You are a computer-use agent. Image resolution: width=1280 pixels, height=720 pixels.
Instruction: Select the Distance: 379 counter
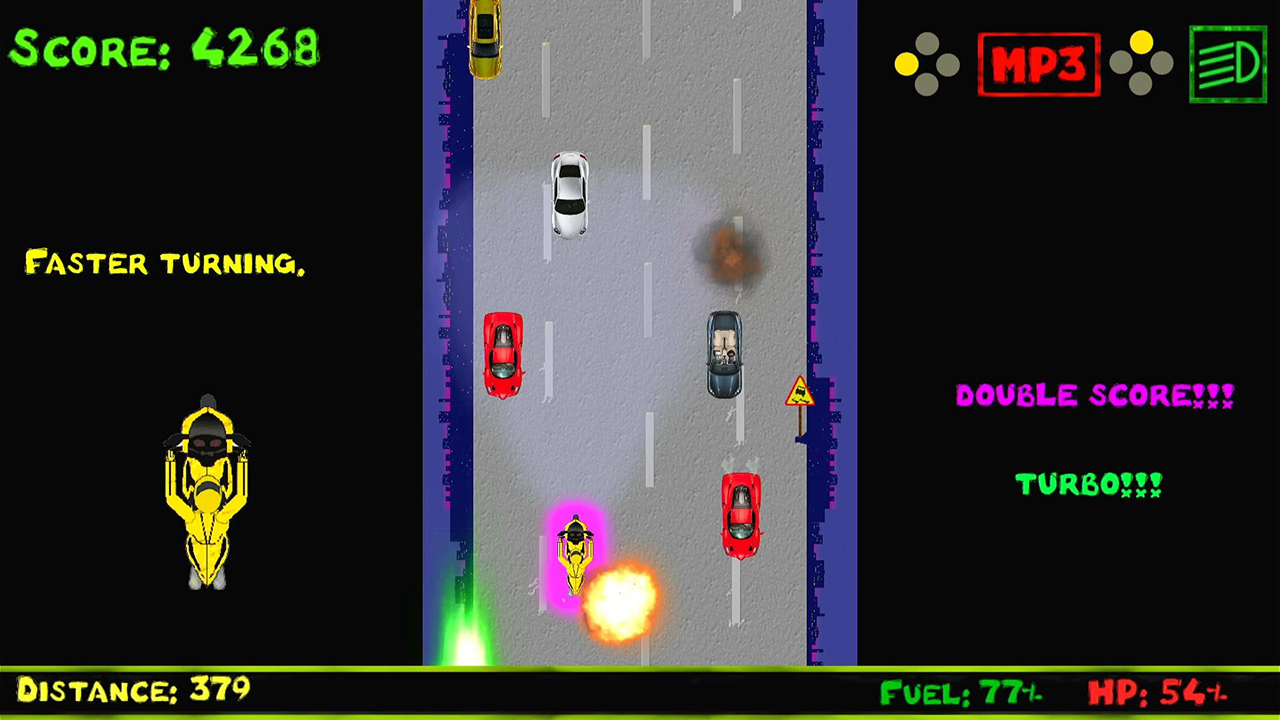[130, 689]
